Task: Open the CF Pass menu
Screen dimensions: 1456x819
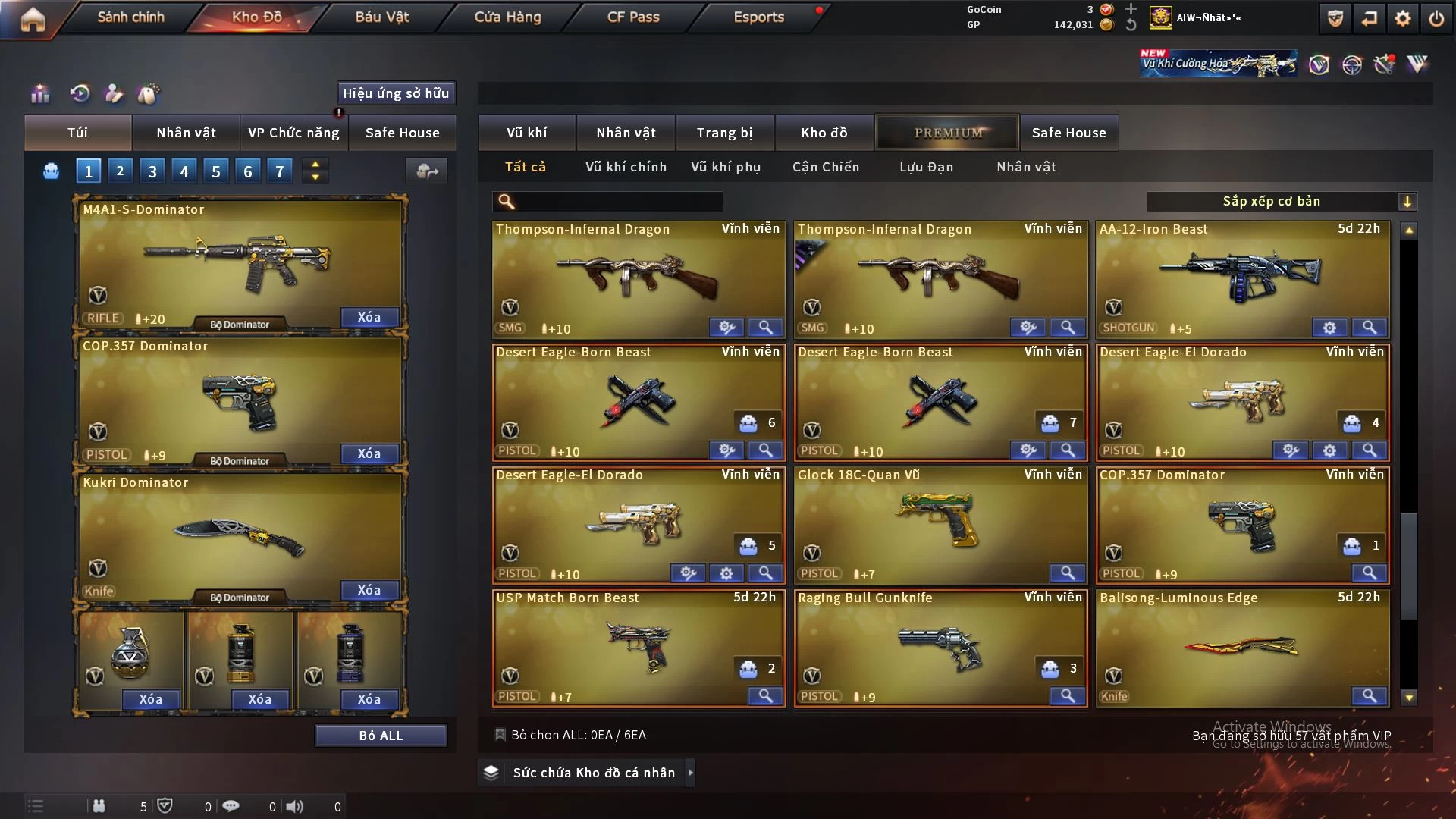Action: [633, 17]
